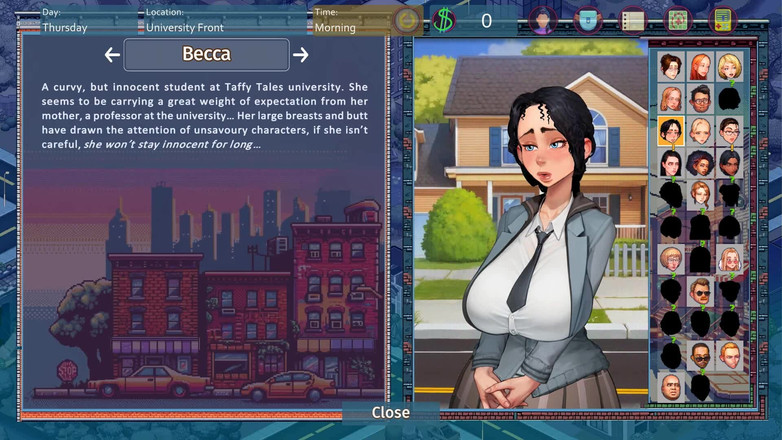Open the underwear wardrobe icon
Viewport: 782px width, 440px height.
588,19
